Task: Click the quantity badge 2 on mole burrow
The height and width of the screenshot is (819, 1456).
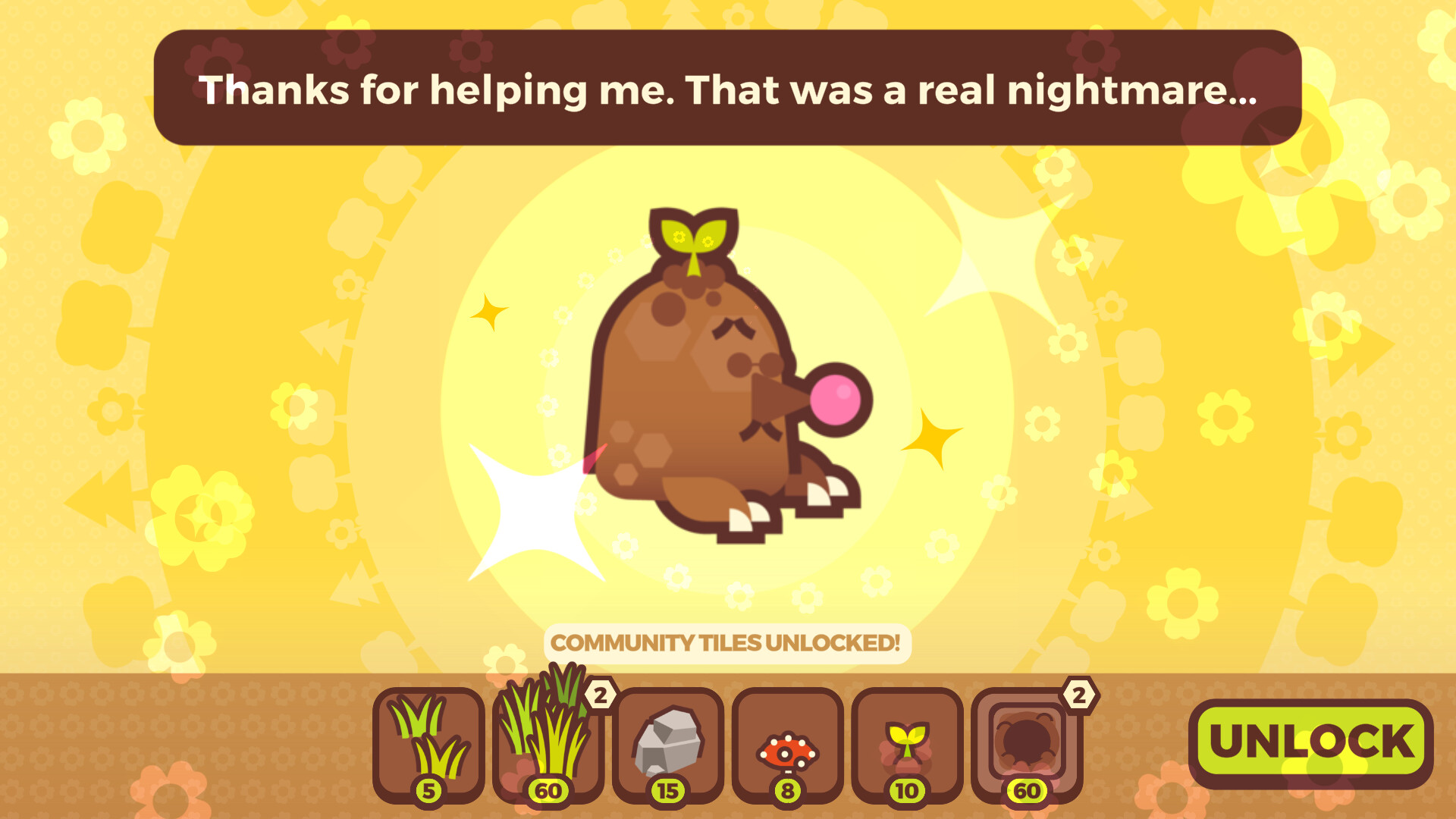Action: pos(1077,694)
